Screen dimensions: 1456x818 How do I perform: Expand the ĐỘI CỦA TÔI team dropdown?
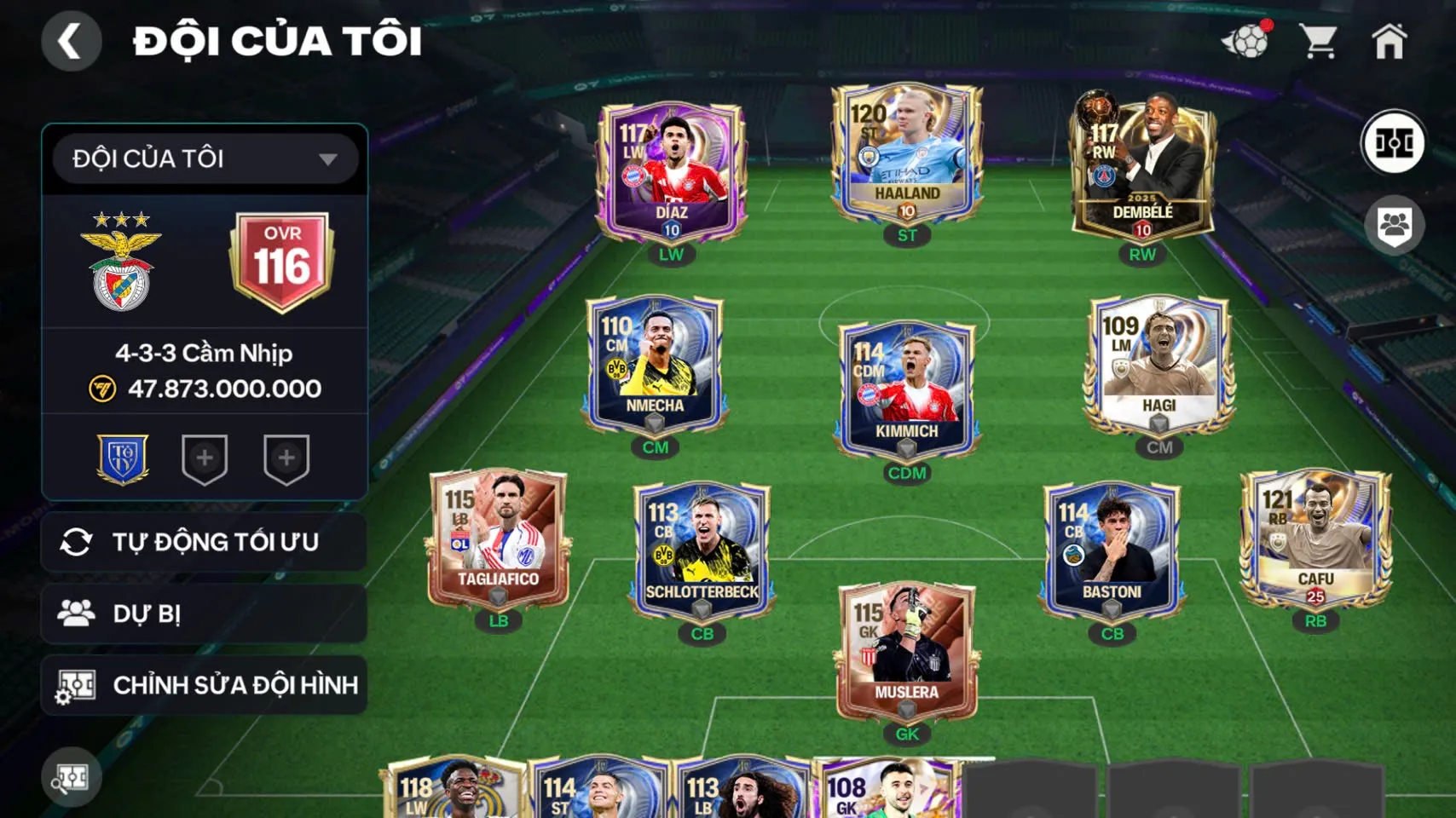[x=203, y=158]
